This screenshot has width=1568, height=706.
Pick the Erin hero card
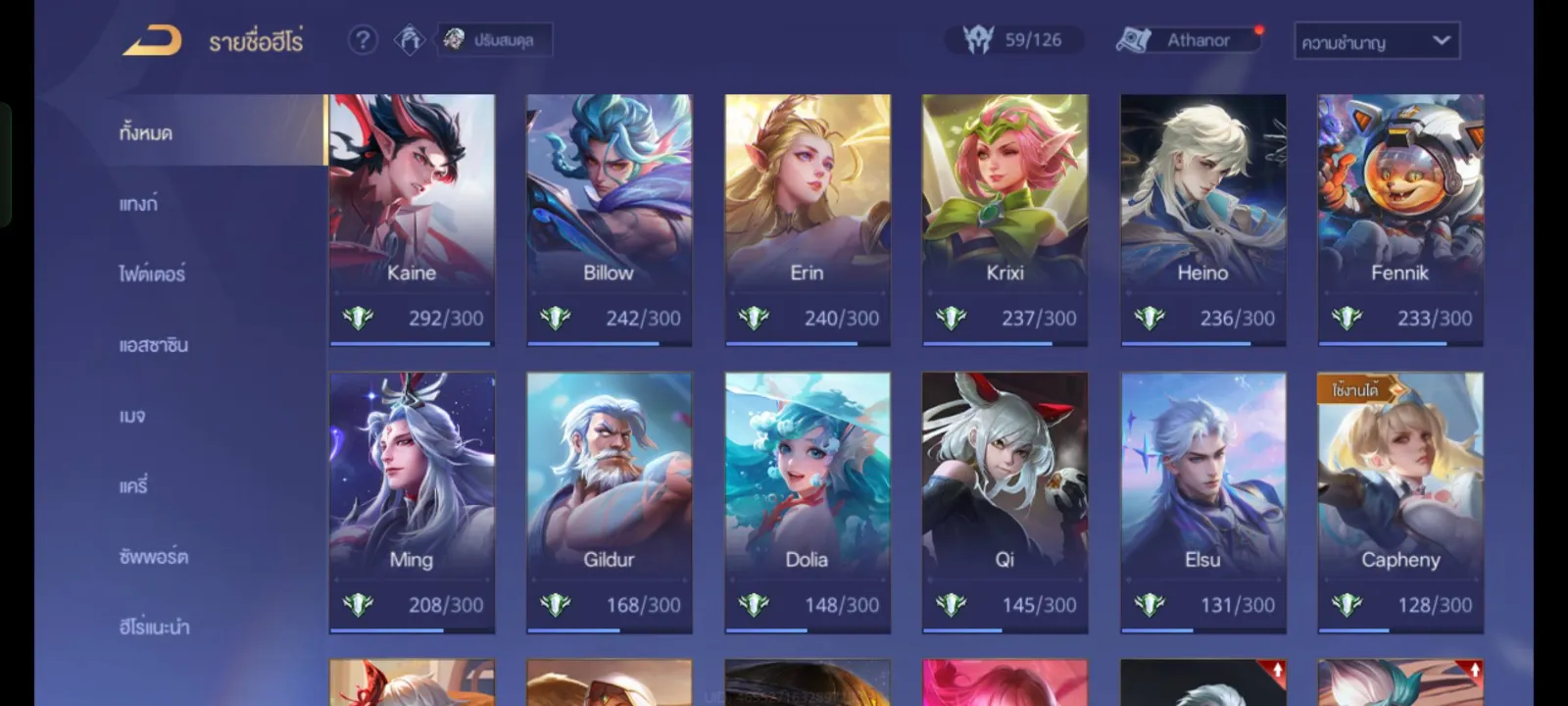pyautogui.click(x=808, y=219)
